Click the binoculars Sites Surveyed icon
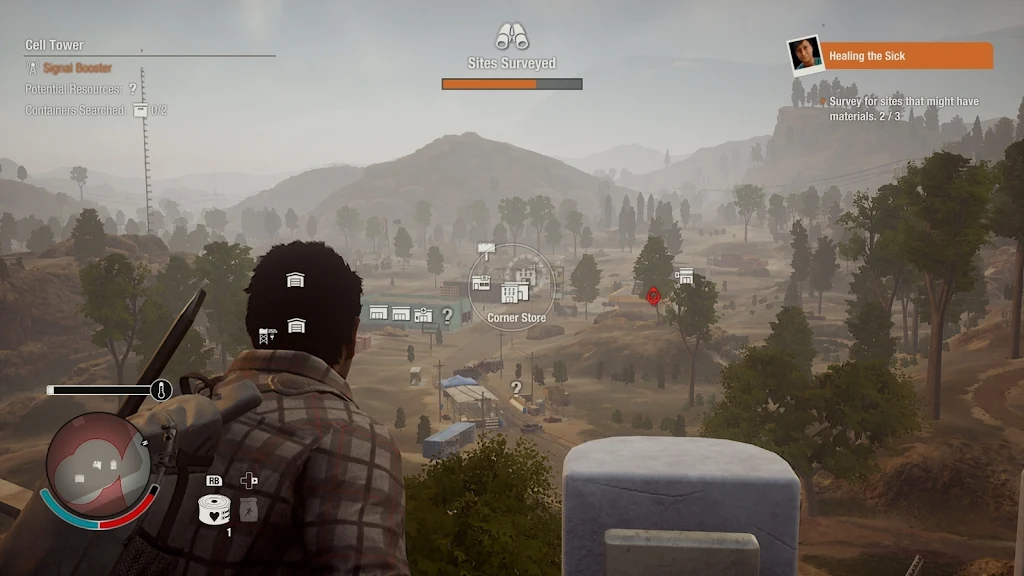The height and width of the screenshot is (576, 1024). click(x=512, y=38)
